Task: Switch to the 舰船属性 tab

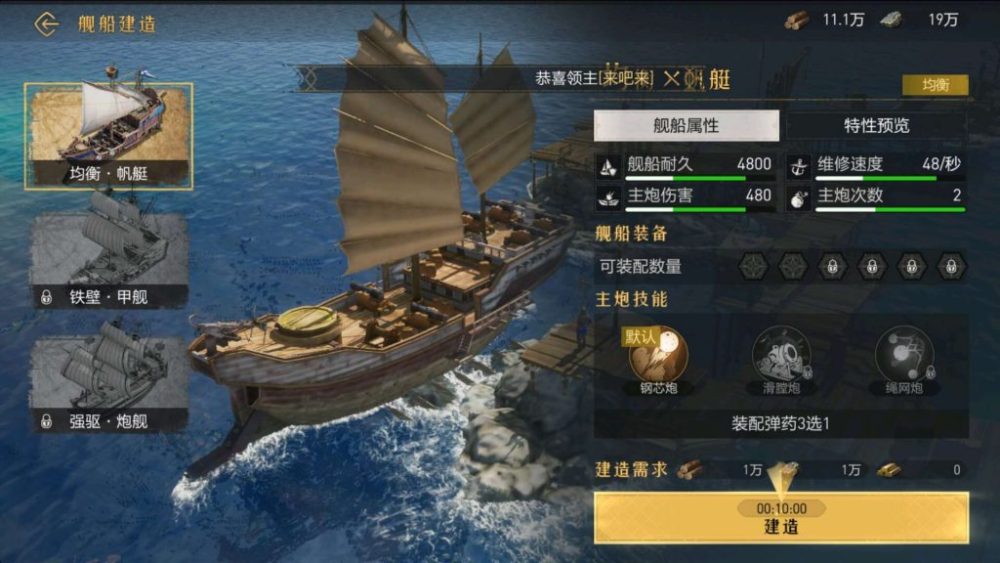Action: pyautogui.click(x=686, y=126)
